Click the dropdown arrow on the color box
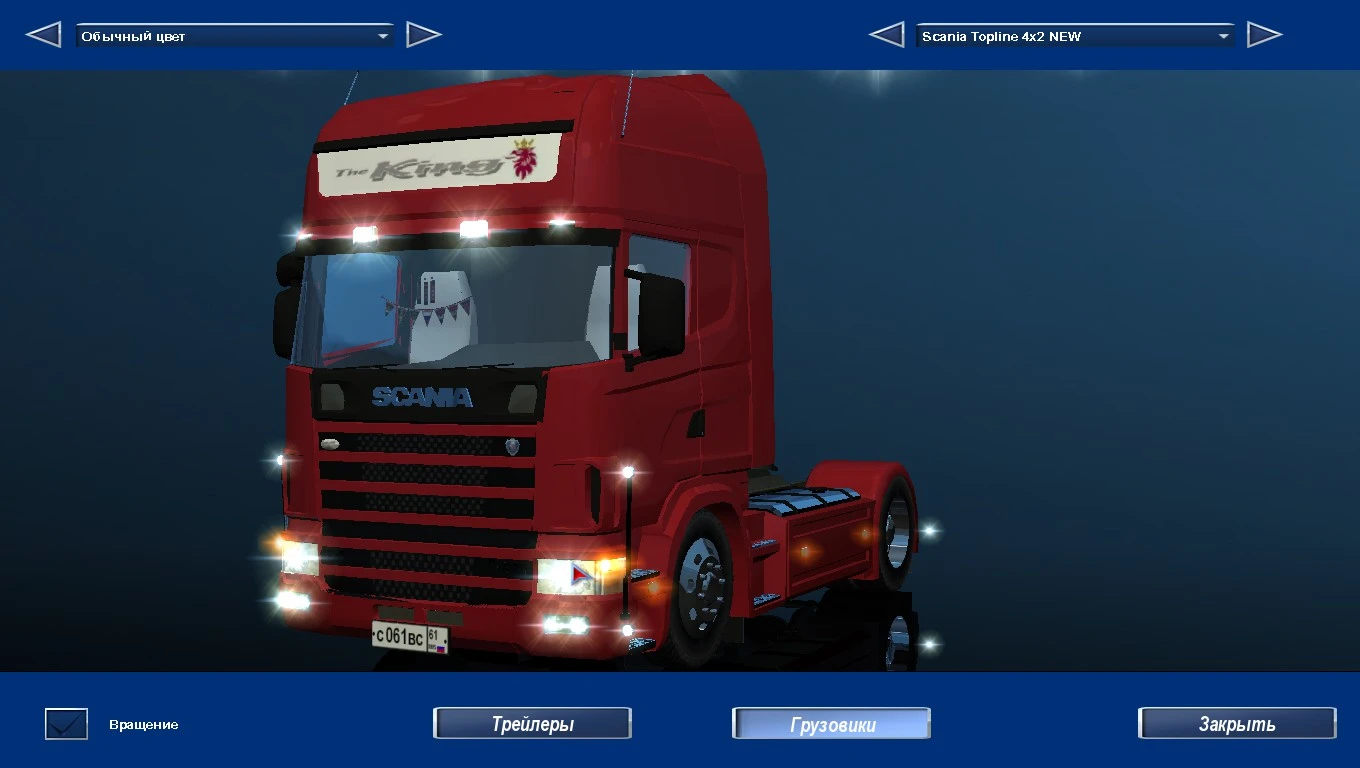Screen dimensions: 1360x768 (x=383, y=34)
